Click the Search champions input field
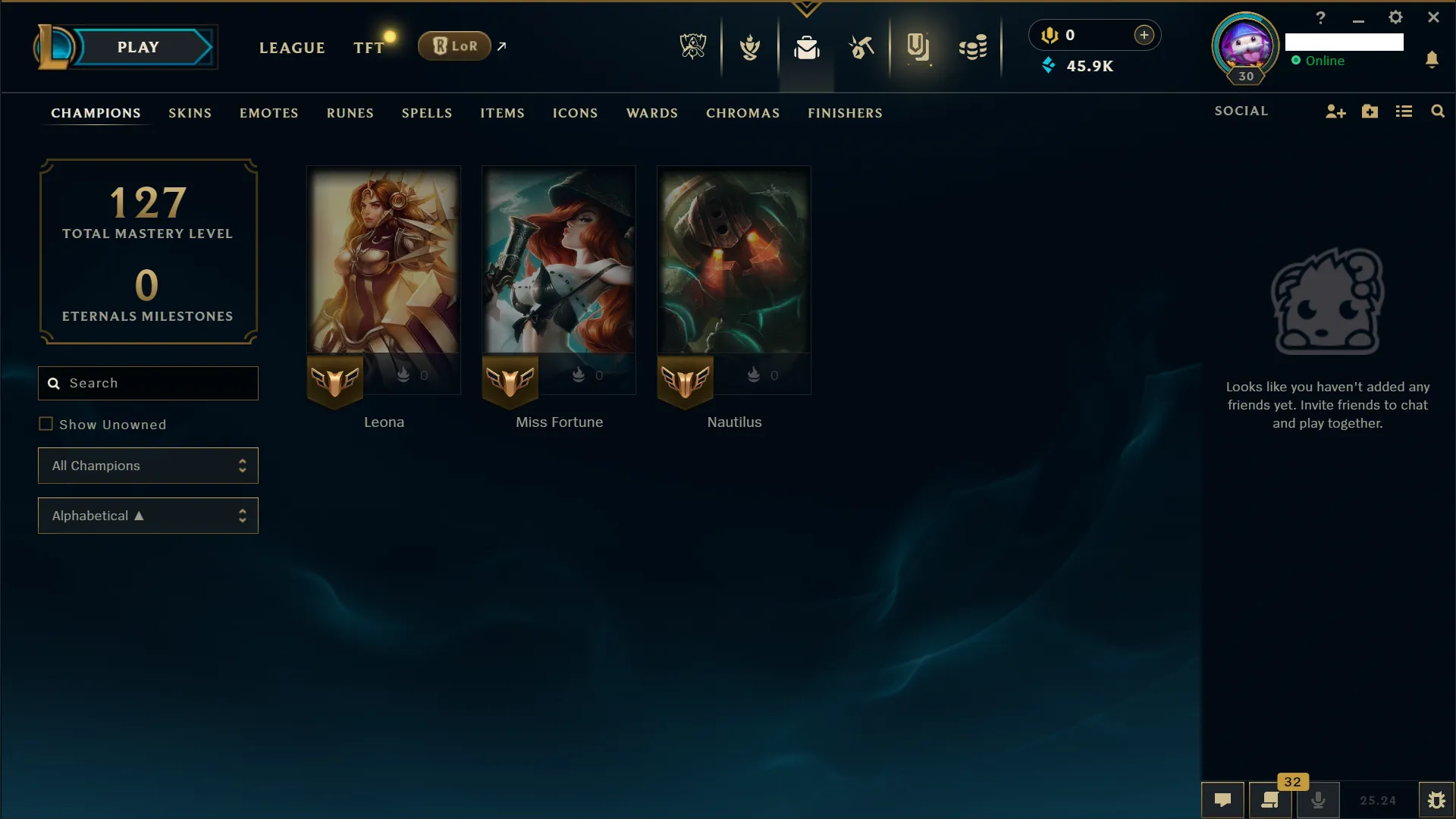Viewport: 1456px width, 819px height. pos(148,383)
